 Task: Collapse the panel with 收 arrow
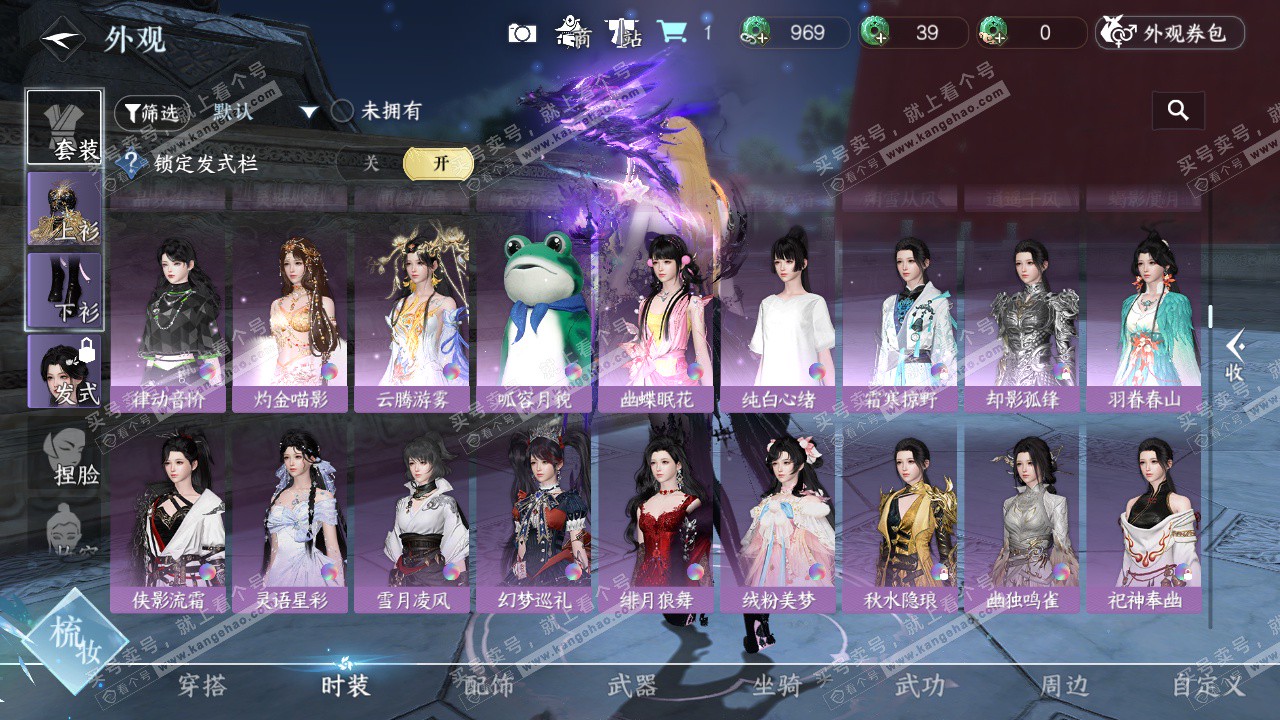[x=1236, y=355]
